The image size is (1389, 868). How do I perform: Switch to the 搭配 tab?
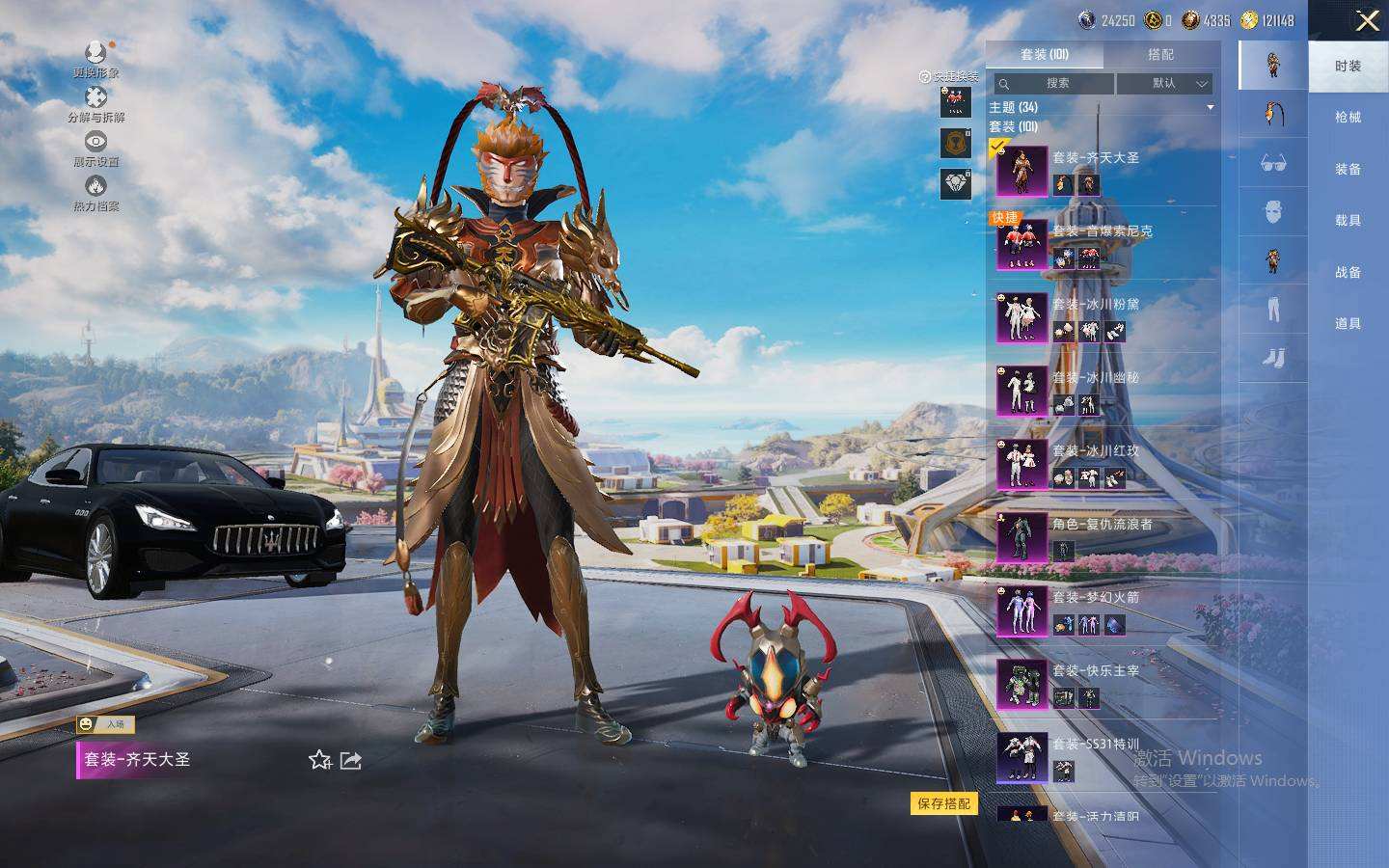point(1160,55)
